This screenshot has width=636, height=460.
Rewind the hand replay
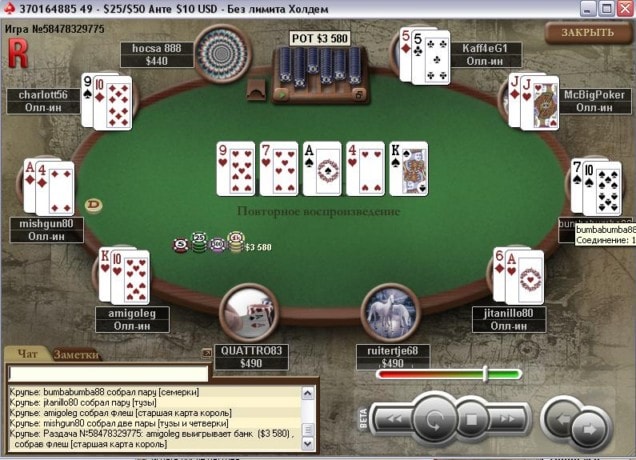[x=394, y=418]
